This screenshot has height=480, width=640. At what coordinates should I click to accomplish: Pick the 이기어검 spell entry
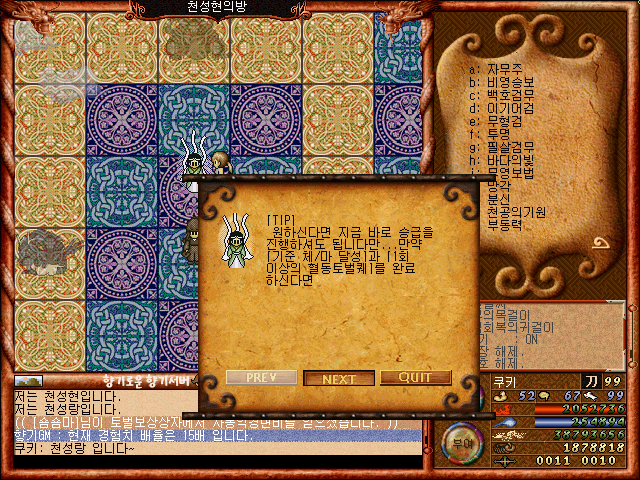pos(504,107)
